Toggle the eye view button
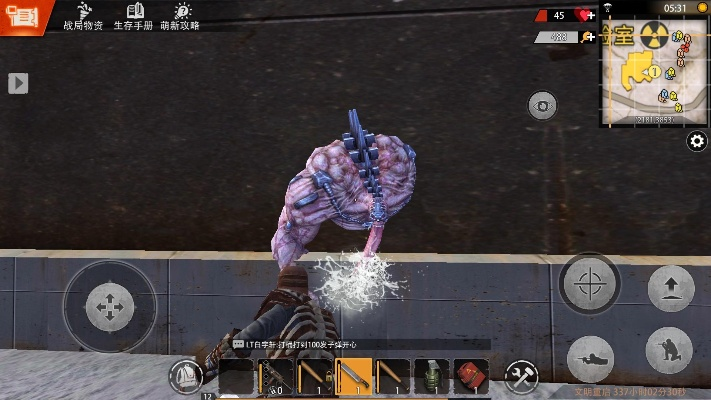 542,106
